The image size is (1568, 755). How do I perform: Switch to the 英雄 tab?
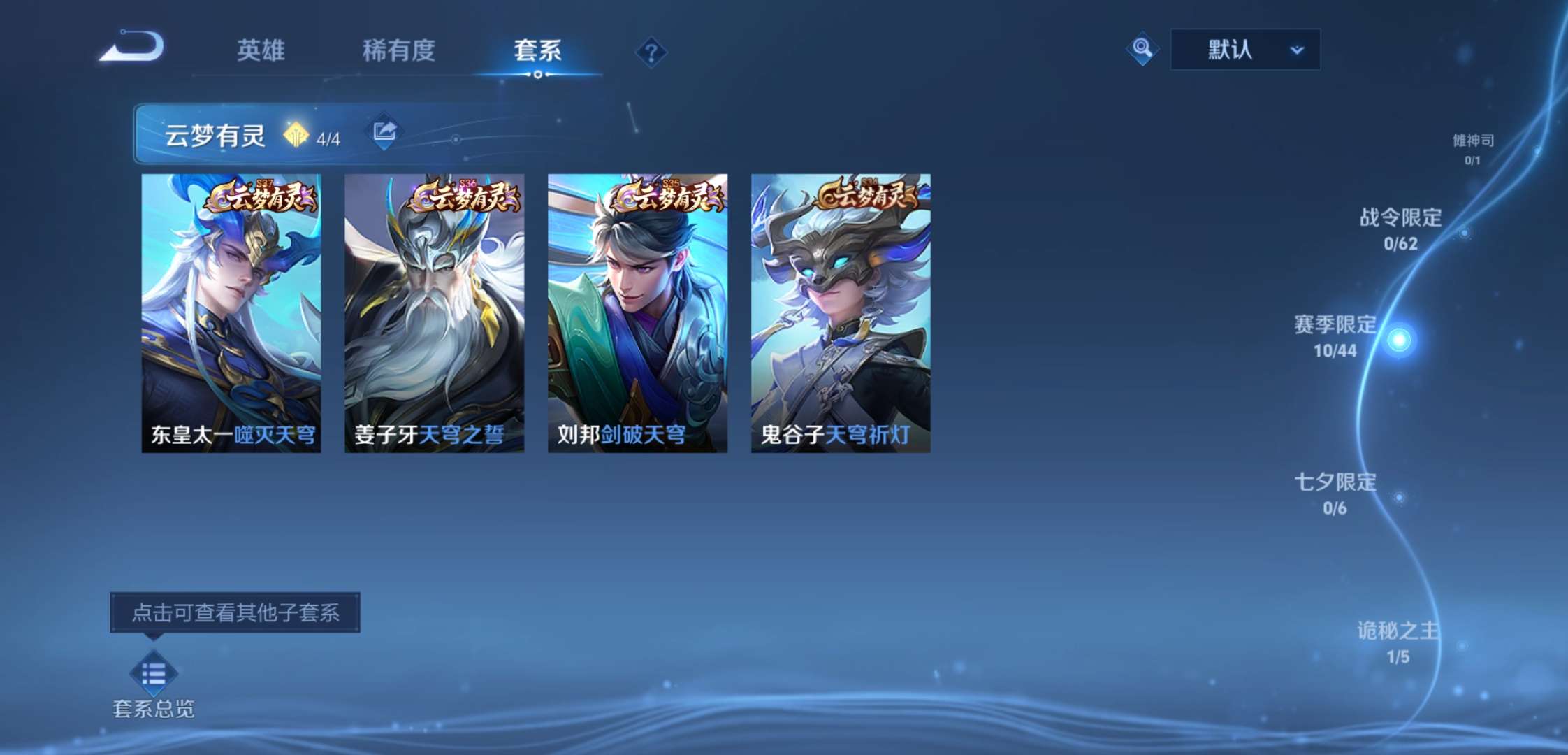coord(260,51)
